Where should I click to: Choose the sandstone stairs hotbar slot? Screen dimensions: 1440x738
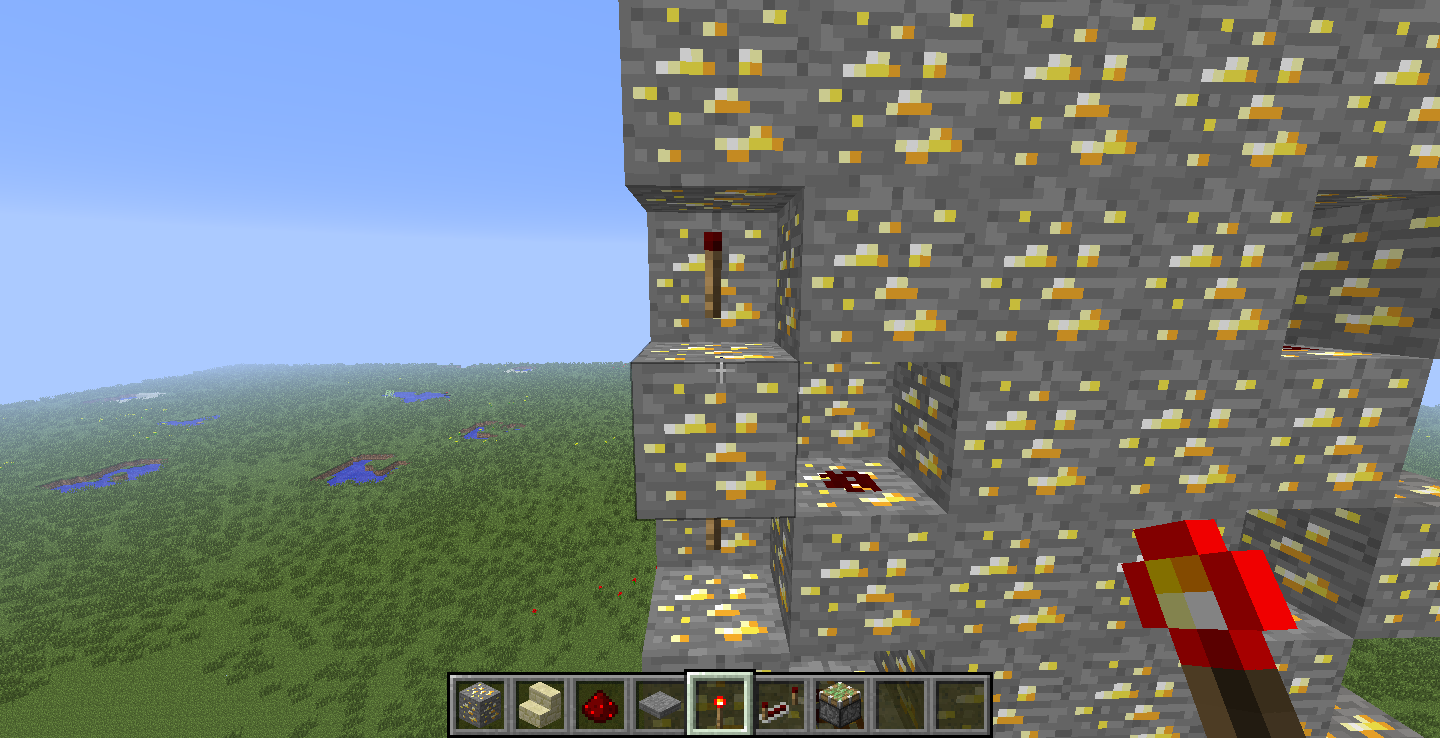(539, 704)
